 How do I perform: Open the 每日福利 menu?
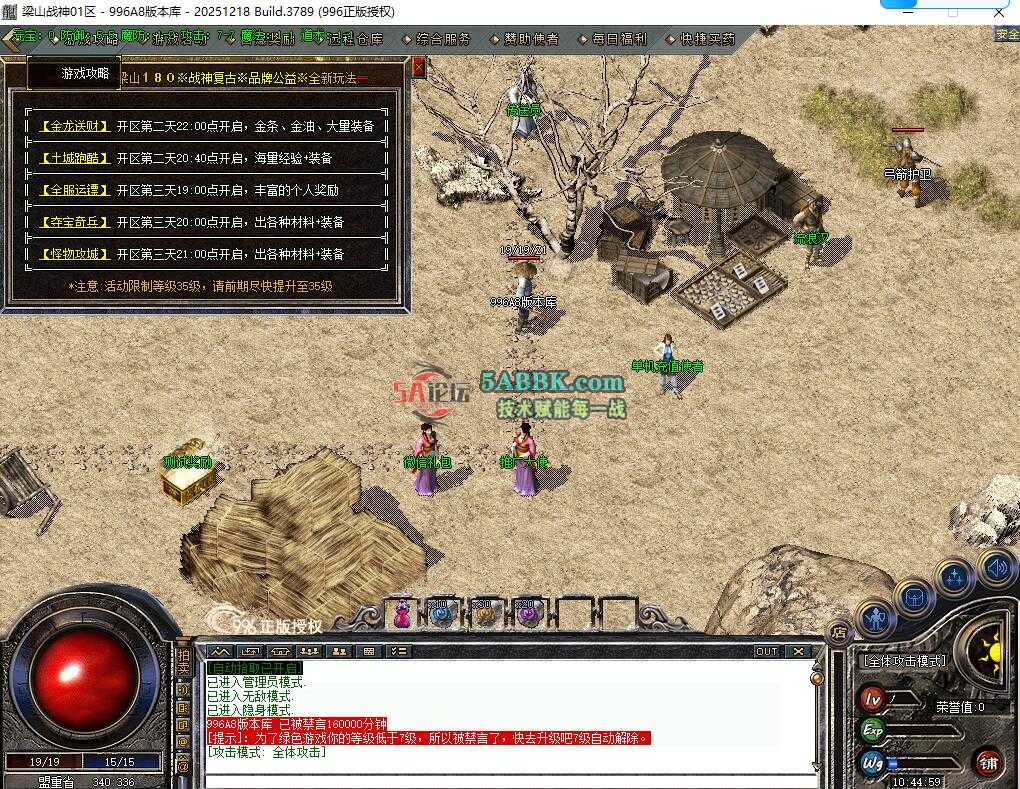tap(612, 40)
